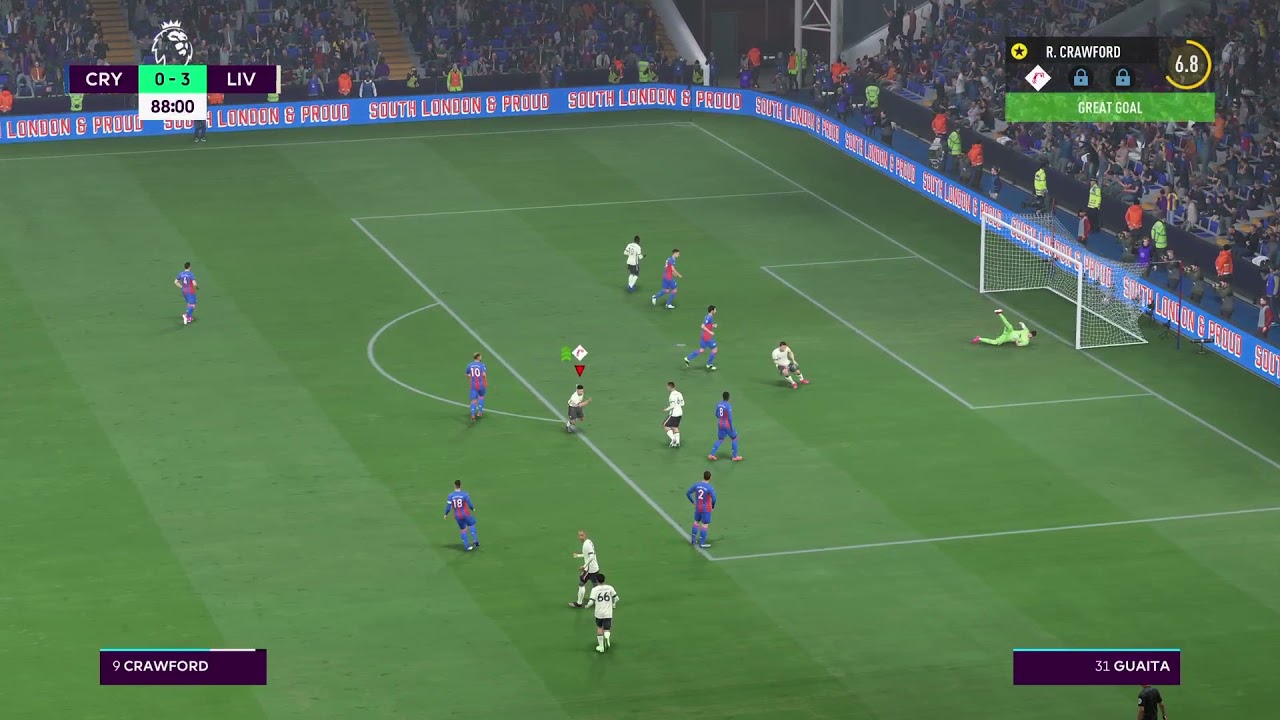Image resolution: width=1280 pixels, height=720 pixels.
Task: Click the diamond objective icon under R. Crawford
Action: 1038,78
